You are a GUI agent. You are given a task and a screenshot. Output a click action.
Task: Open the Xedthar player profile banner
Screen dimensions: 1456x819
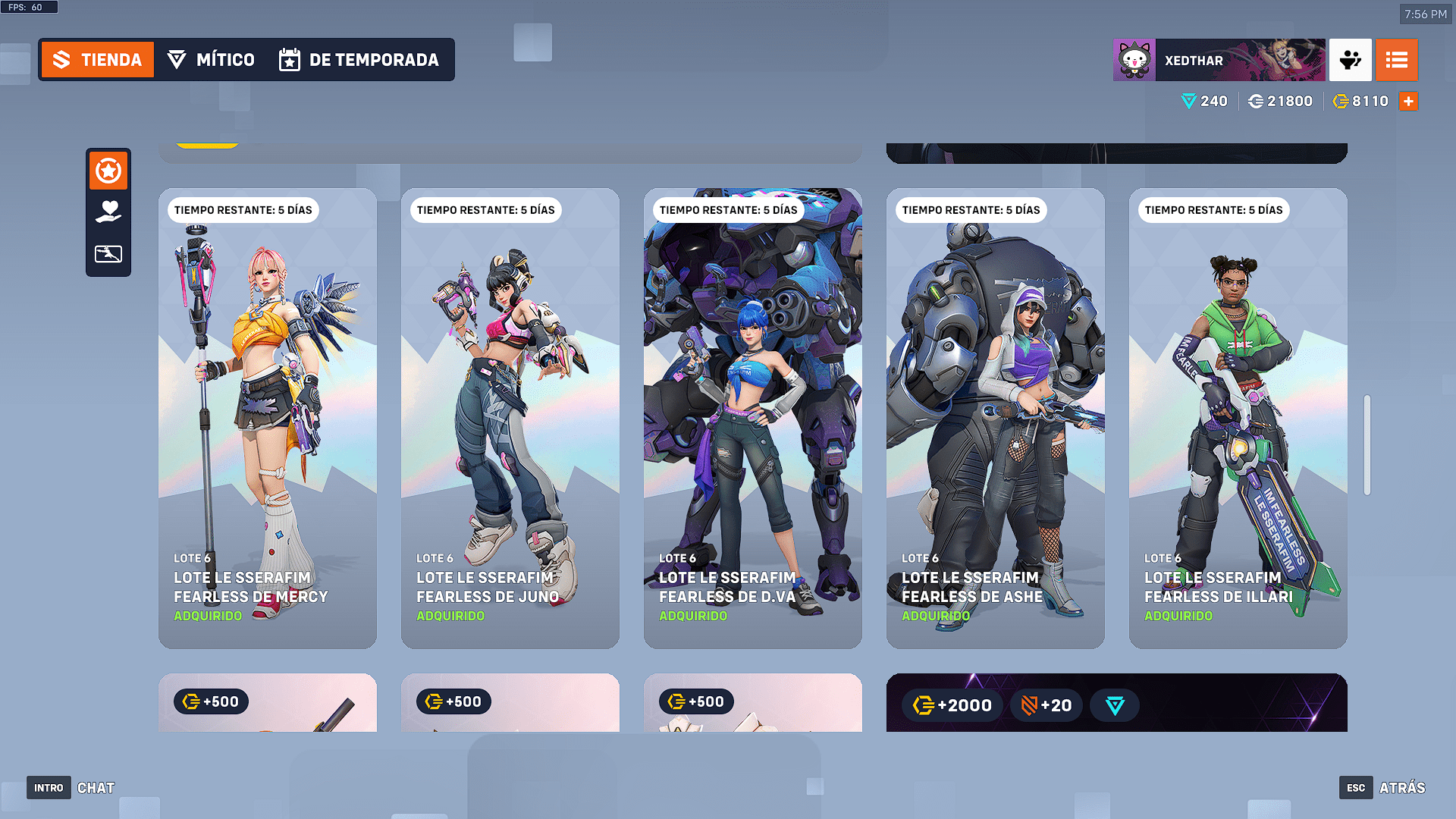(1219, 60)
